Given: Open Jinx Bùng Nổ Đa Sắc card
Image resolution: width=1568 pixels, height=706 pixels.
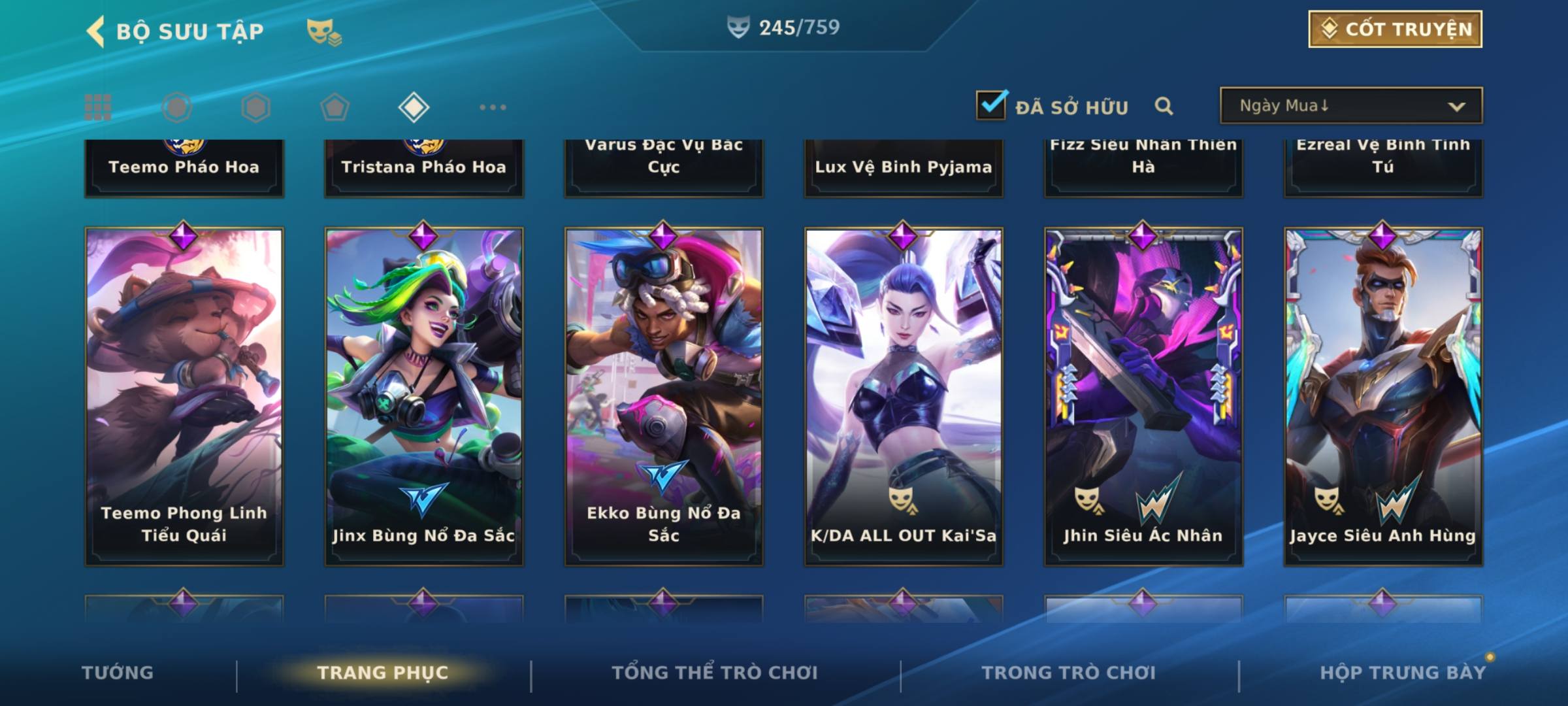Looking at the screenshot, I should (424, 396).
